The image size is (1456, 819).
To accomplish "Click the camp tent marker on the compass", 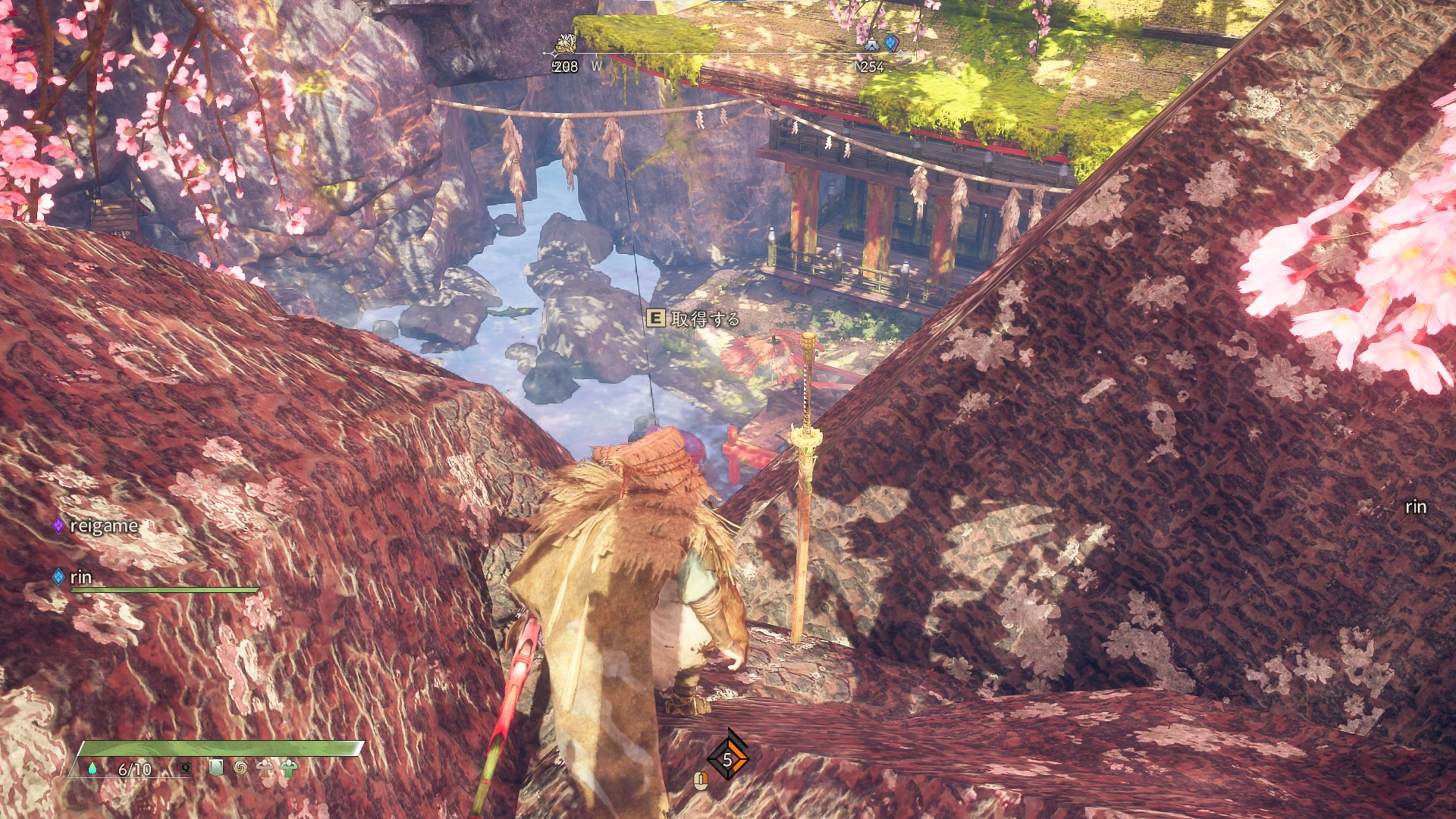I will (x=871, y=45).
